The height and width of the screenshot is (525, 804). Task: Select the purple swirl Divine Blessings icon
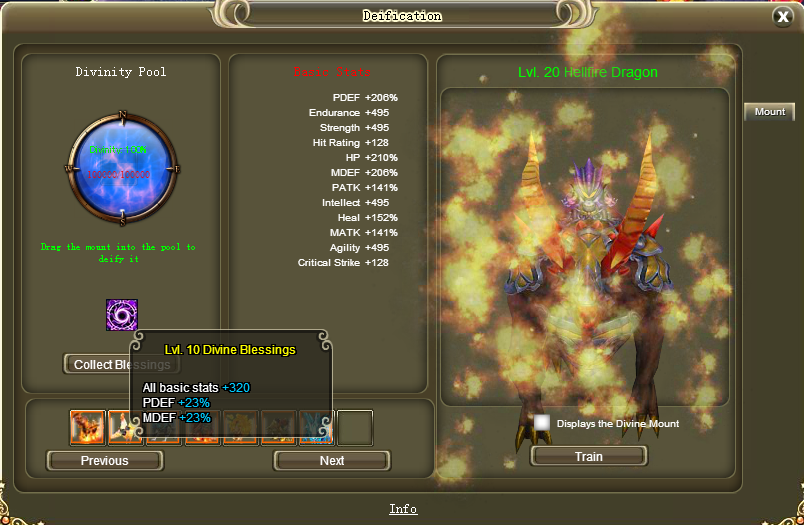click(122, 315)
